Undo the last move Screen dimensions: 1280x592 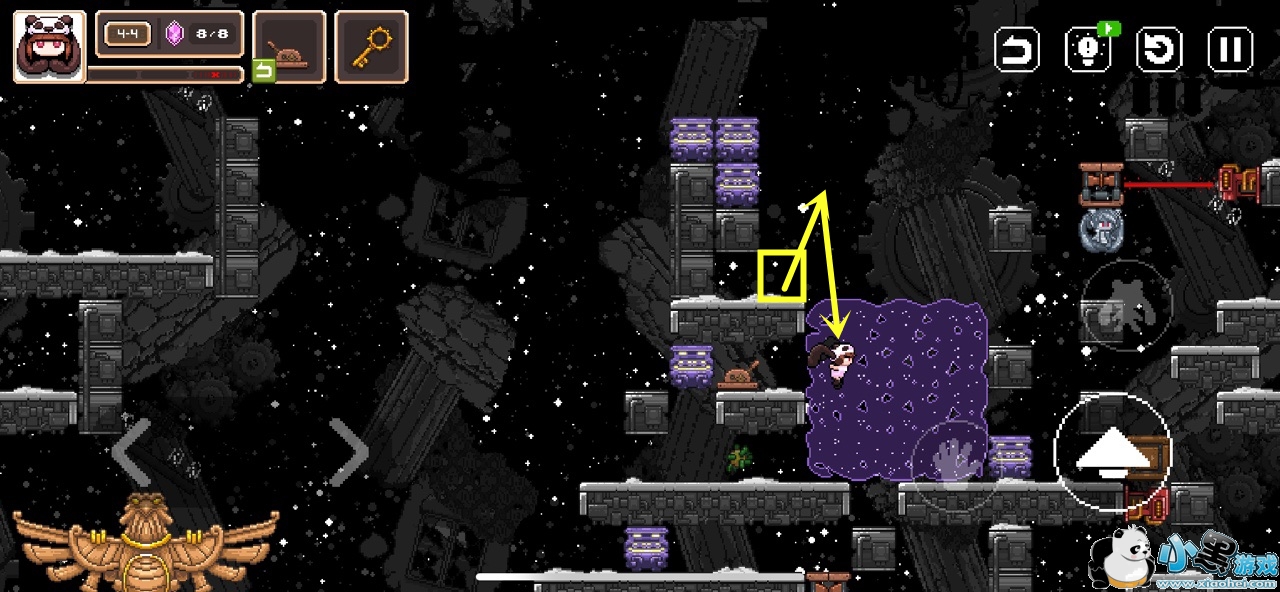pos(1017,49)
